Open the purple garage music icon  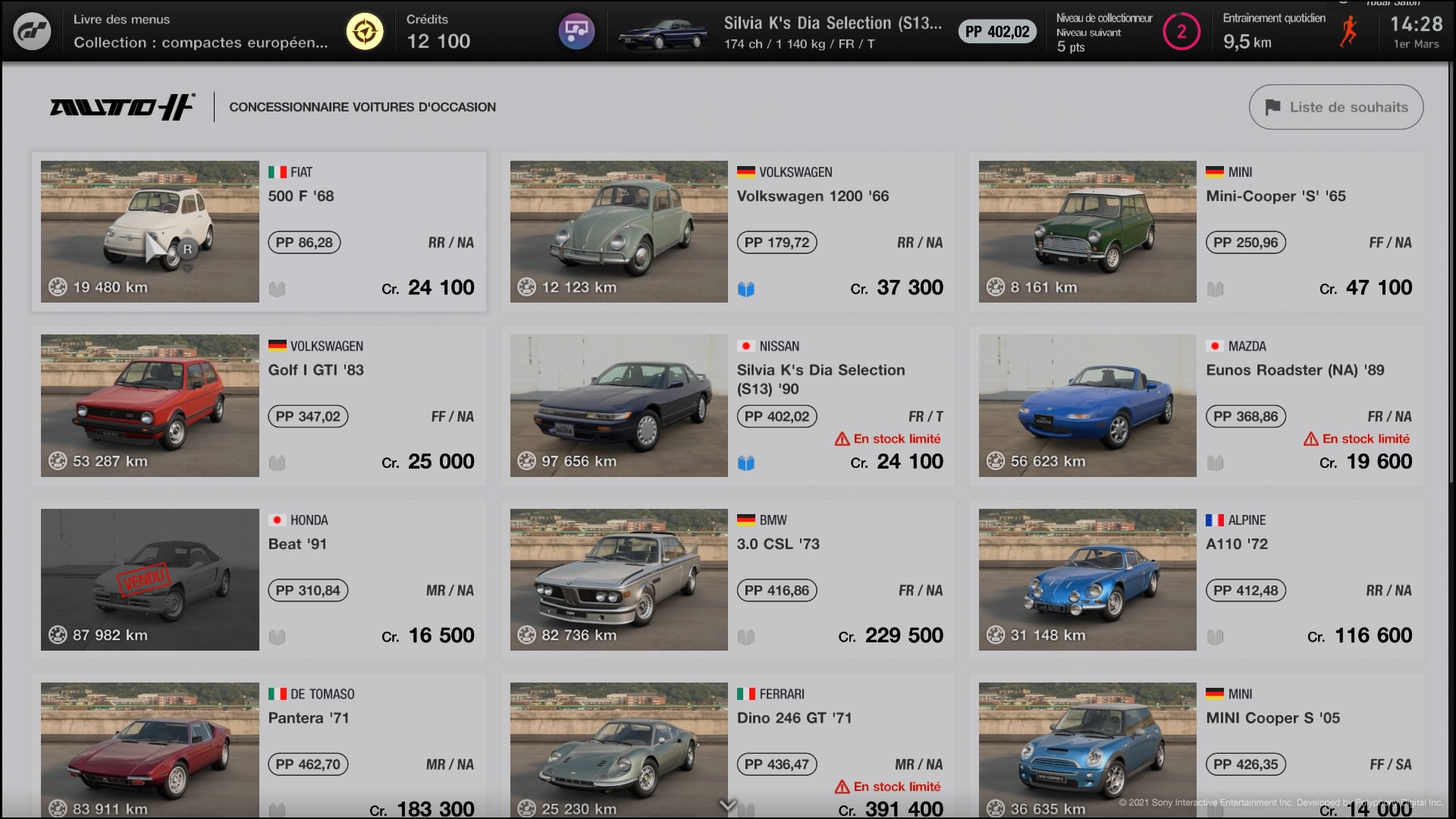(x=576, y=32)
